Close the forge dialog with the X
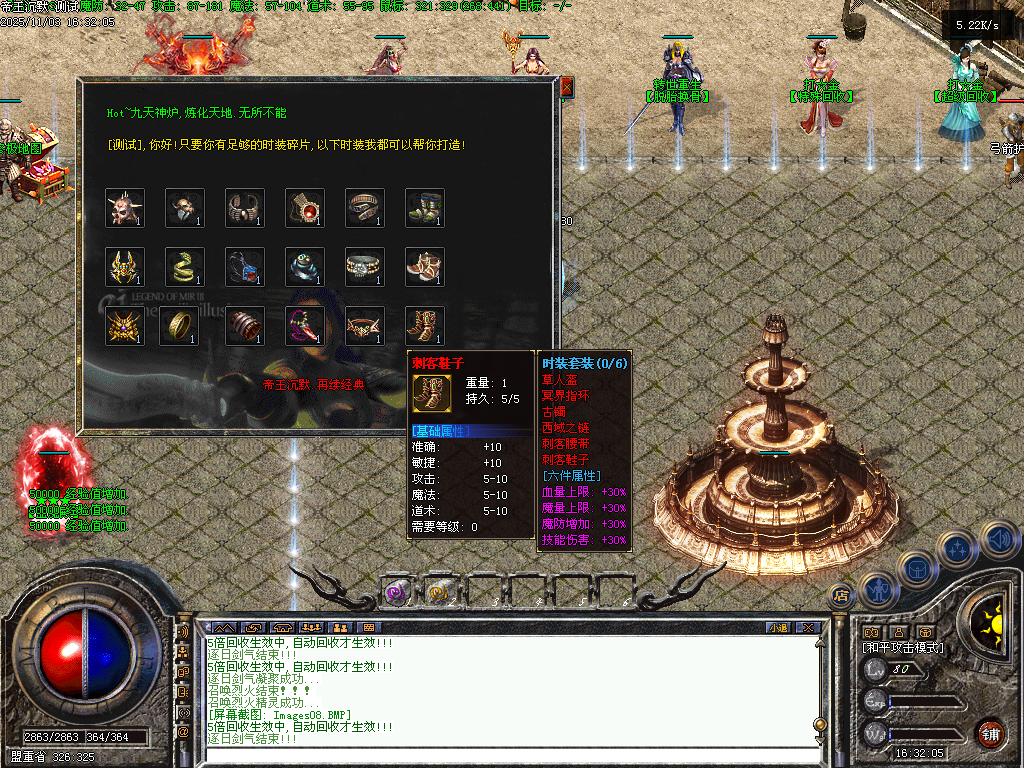Screen dimensions: 1024x768 567,88
